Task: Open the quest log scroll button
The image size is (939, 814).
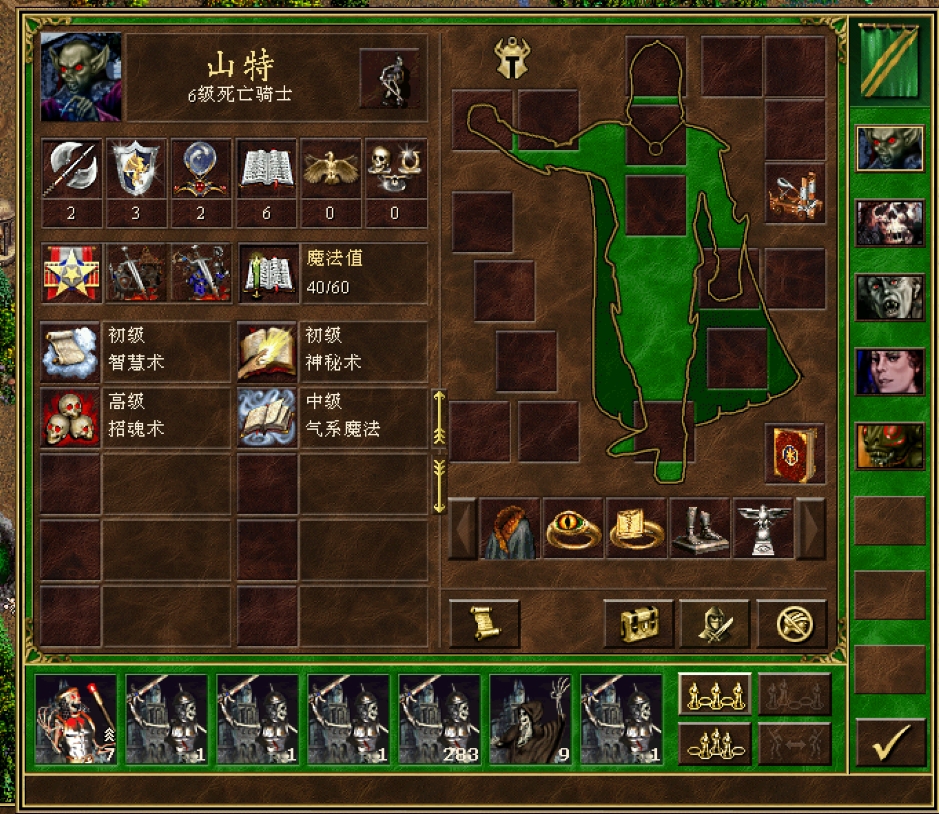Action: click(485, 624)
